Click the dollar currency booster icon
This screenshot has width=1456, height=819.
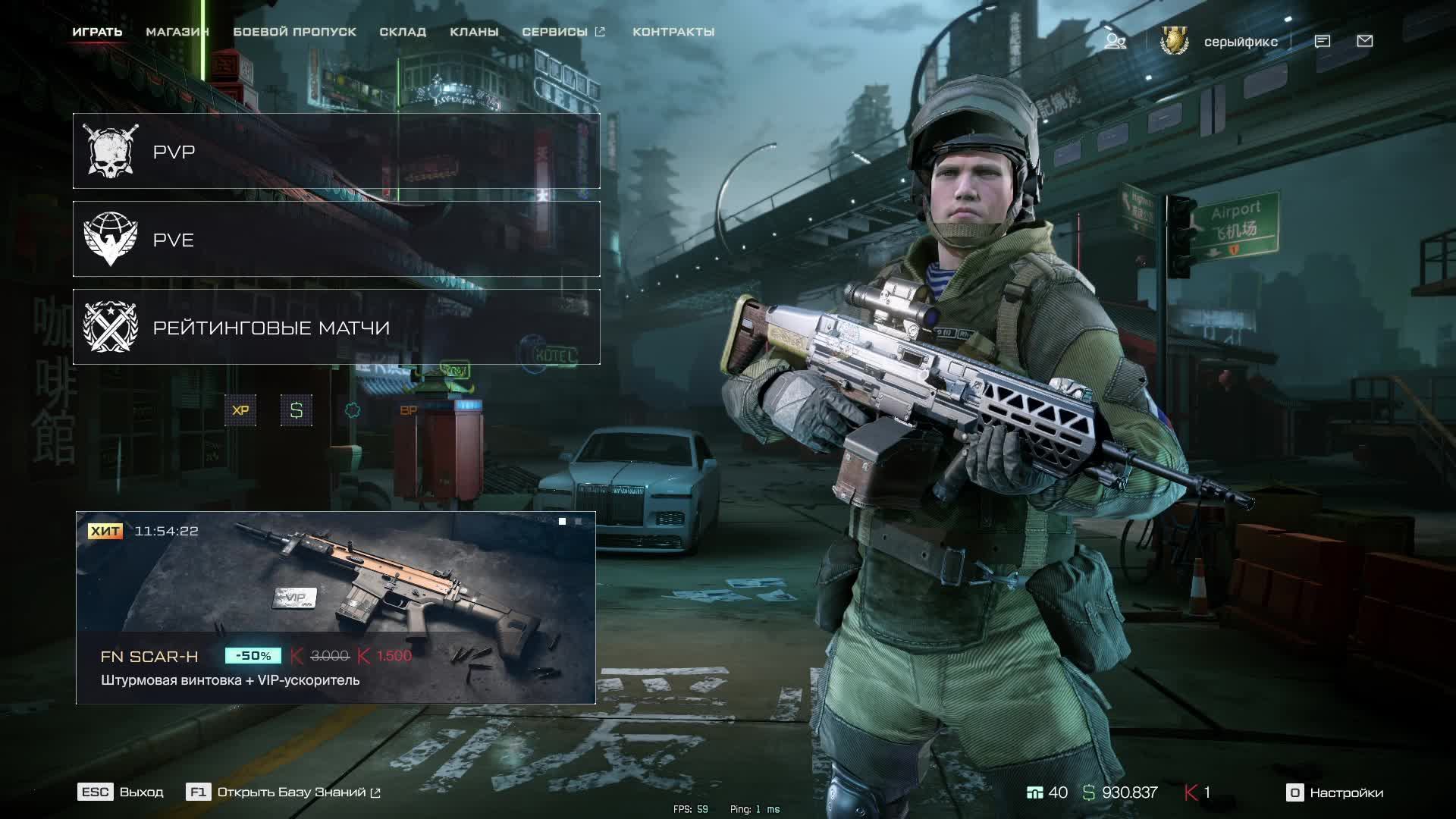pos(297,410)
